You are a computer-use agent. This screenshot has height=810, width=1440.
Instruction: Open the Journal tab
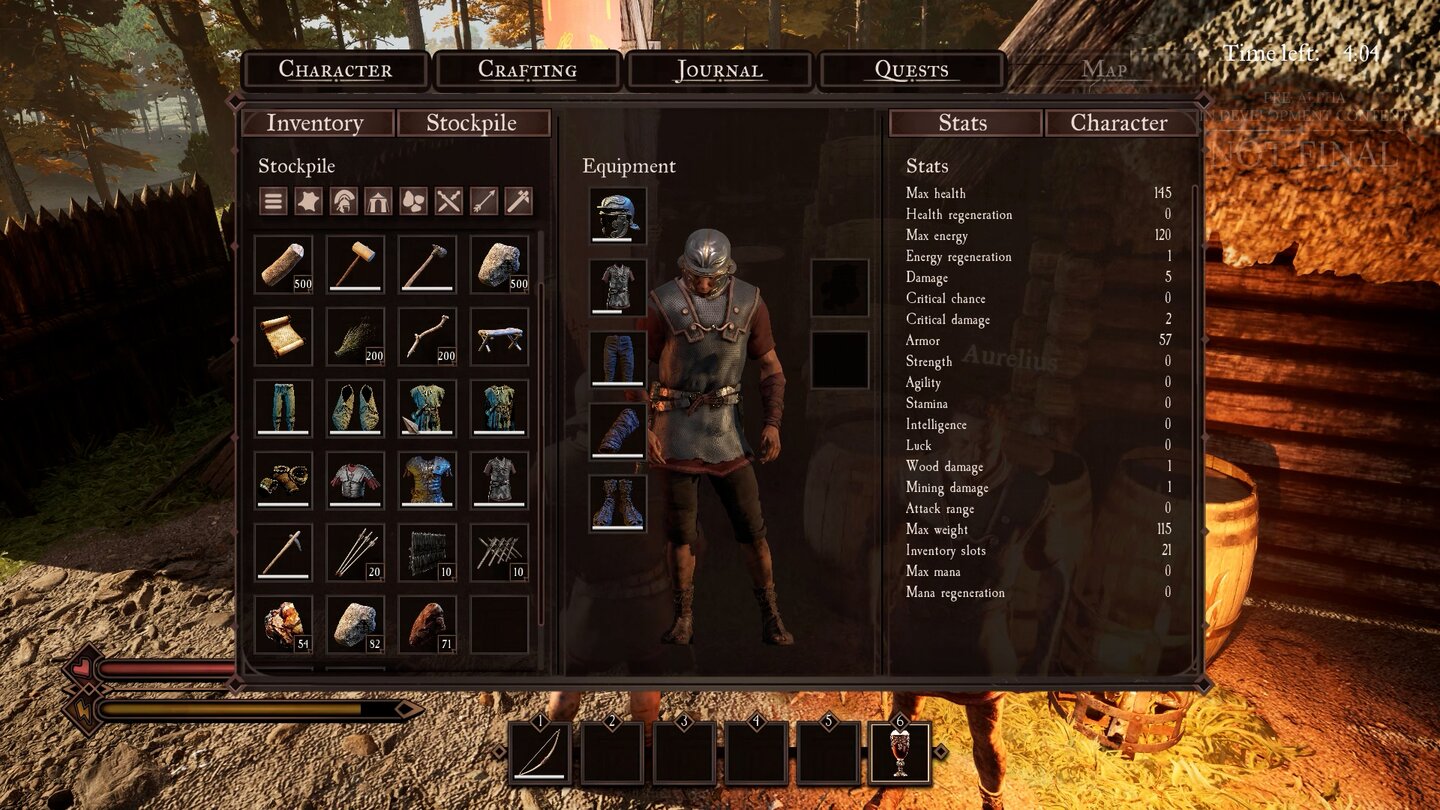[x=720, y=70]
